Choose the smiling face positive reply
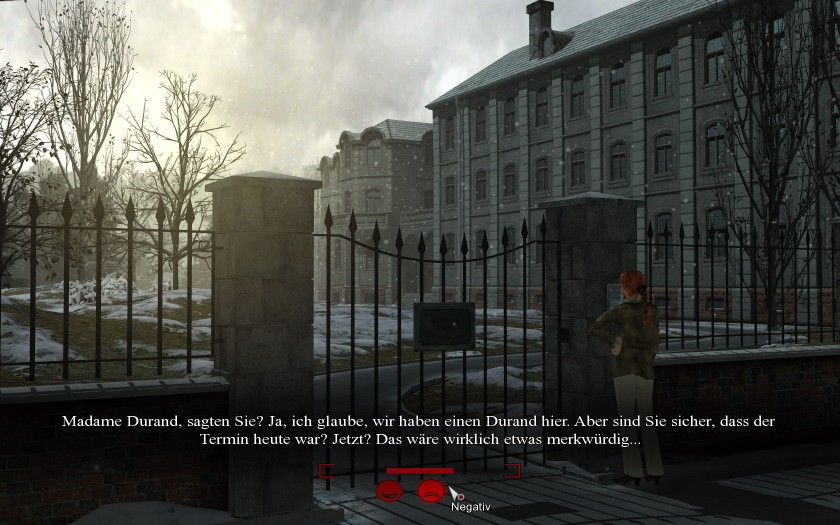This screenshot has width=840, height=525. coord(389,491)
